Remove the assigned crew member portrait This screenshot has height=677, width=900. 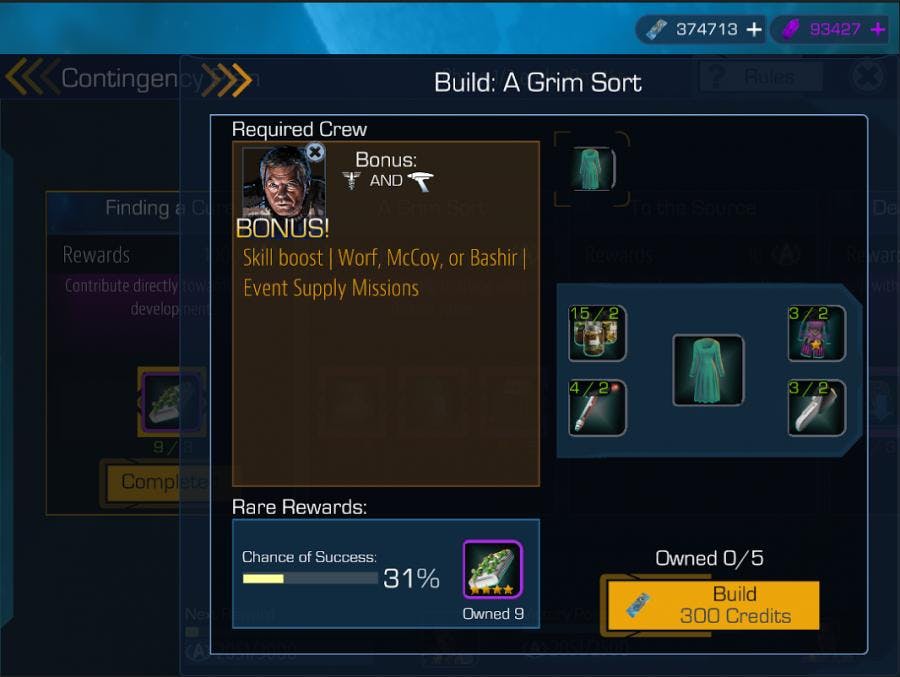314,152
